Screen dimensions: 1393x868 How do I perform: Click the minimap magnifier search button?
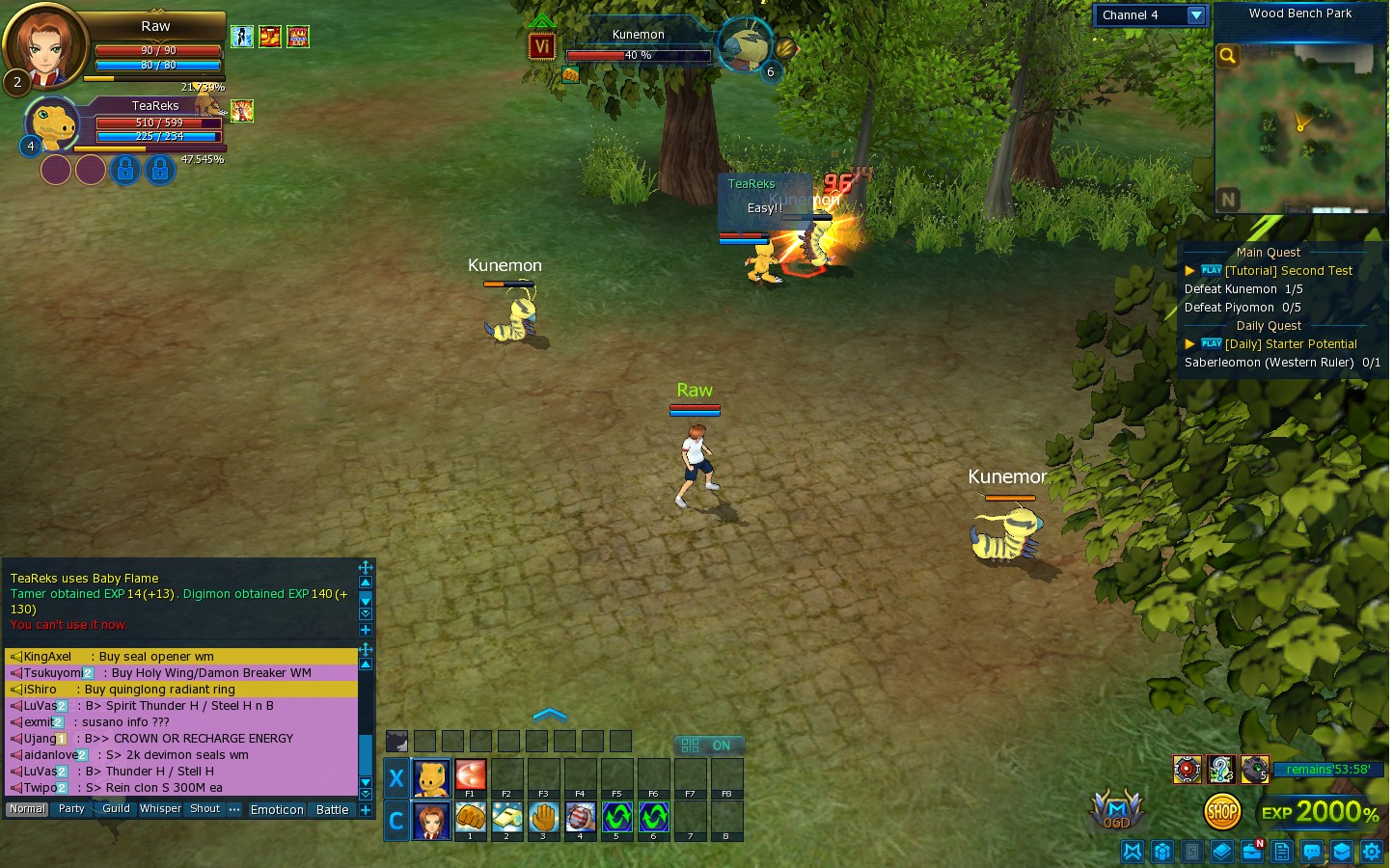tap(1227, 56)
